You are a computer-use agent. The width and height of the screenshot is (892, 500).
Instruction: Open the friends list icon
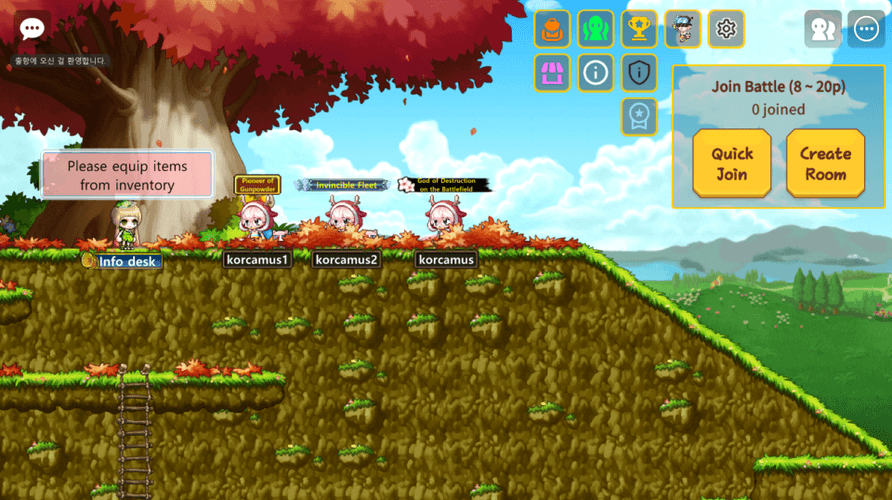(x=823, y=29)
